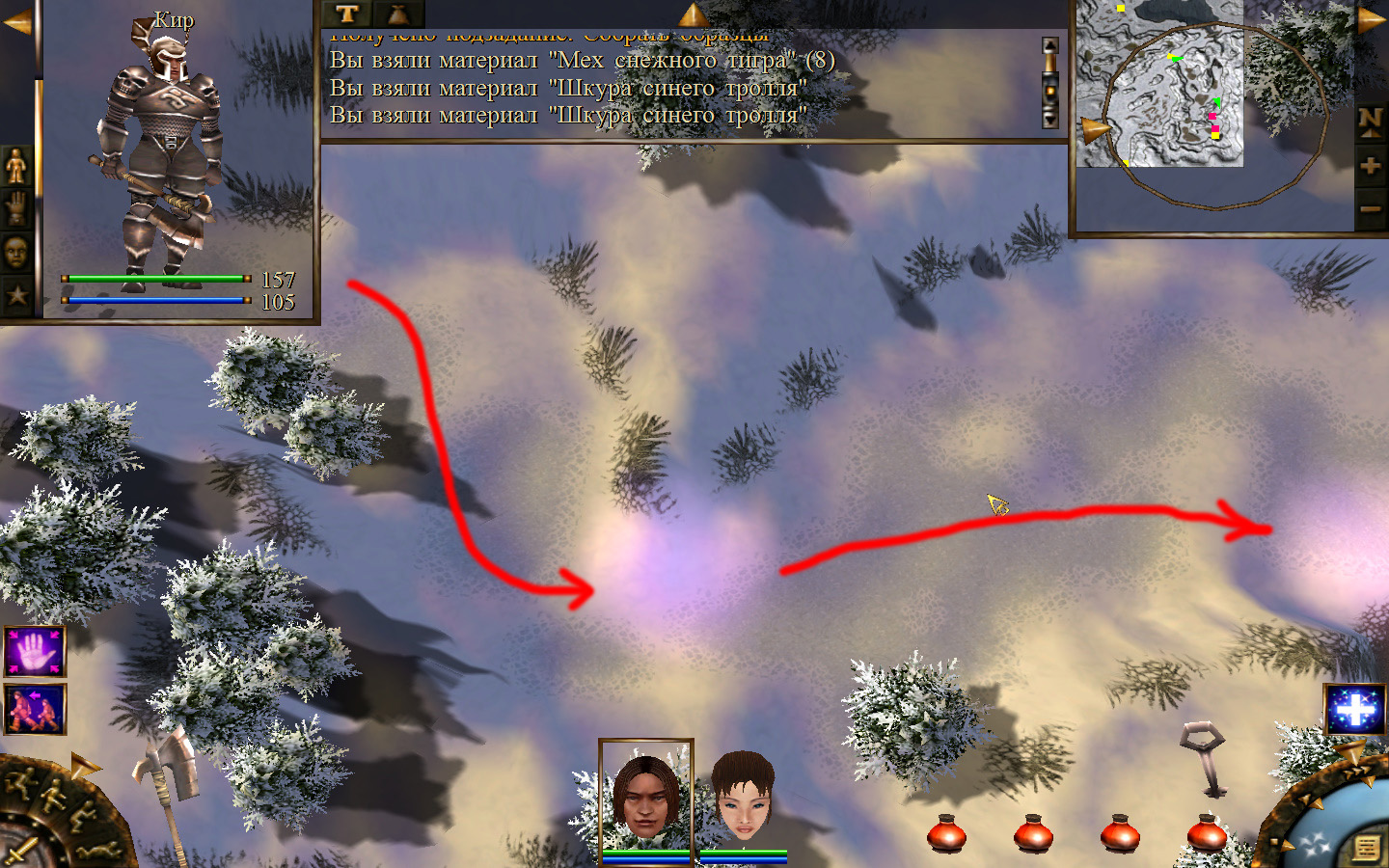Reset minimap to north with the N button

[x=1370, y=121]
